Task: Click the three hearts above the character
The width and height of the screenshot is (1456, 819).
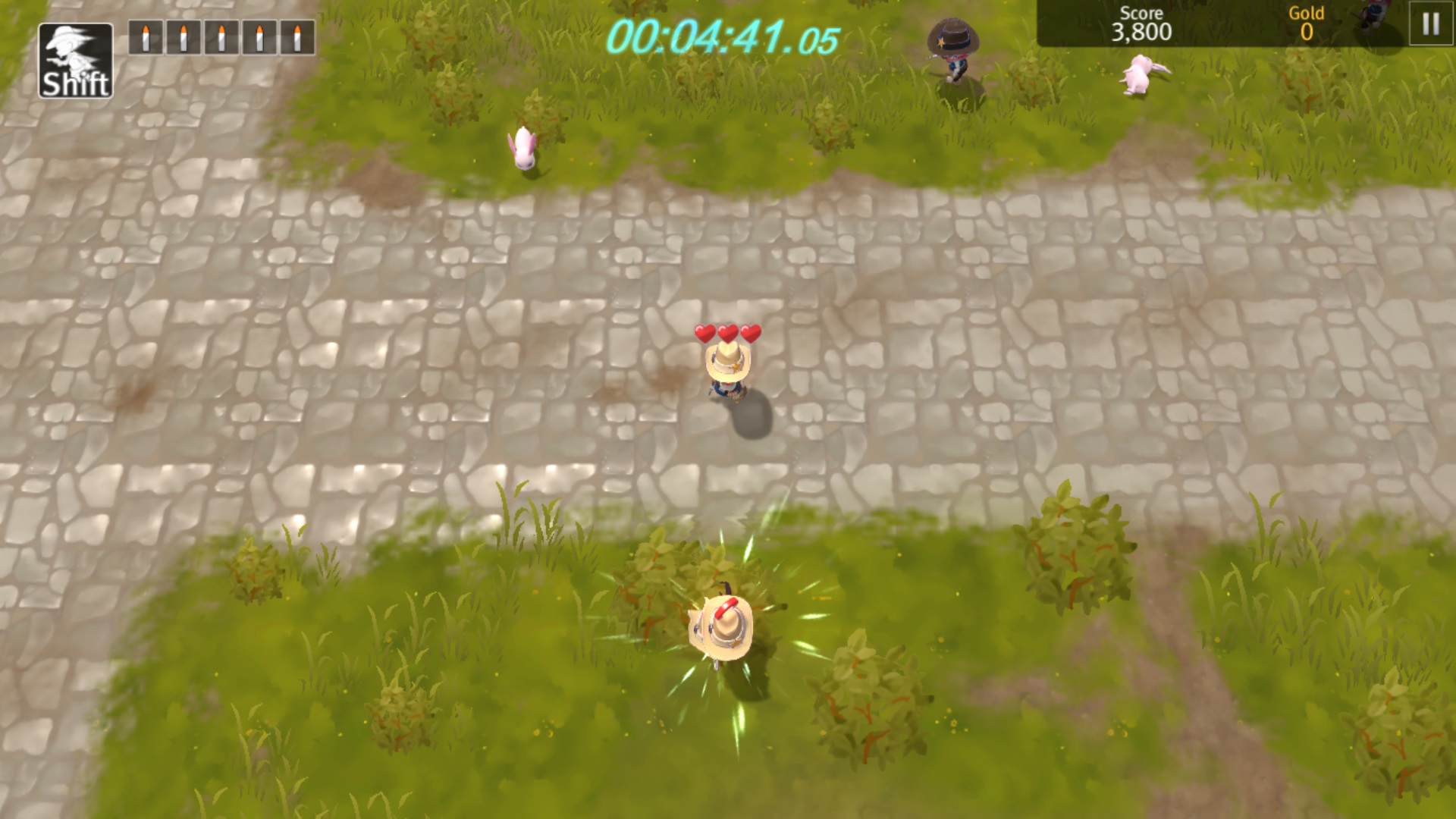Action: pyautogui.click(x=727, y=331)
